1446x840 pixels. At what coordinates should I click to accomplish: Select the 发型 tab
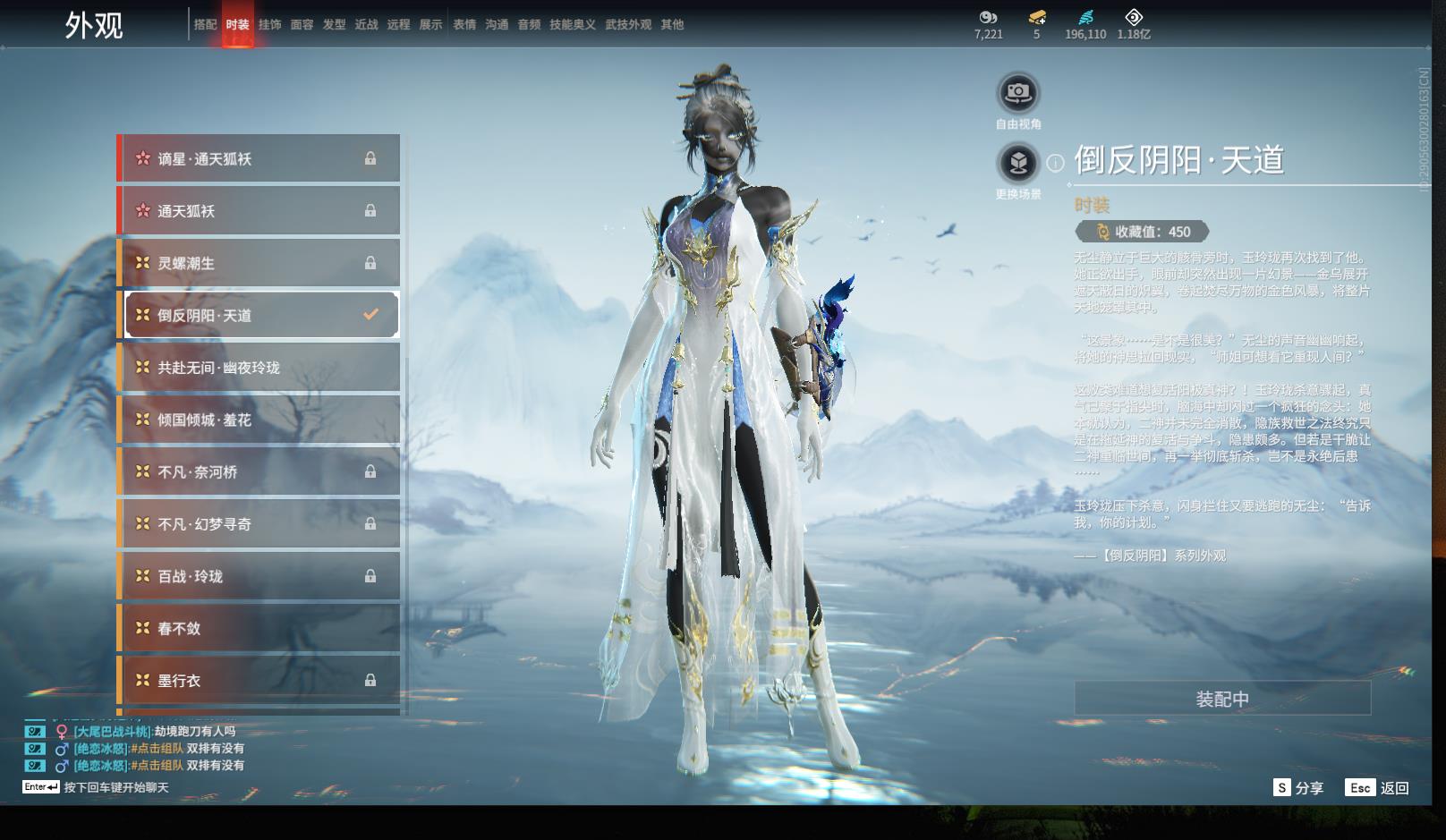tap(334, 25)
